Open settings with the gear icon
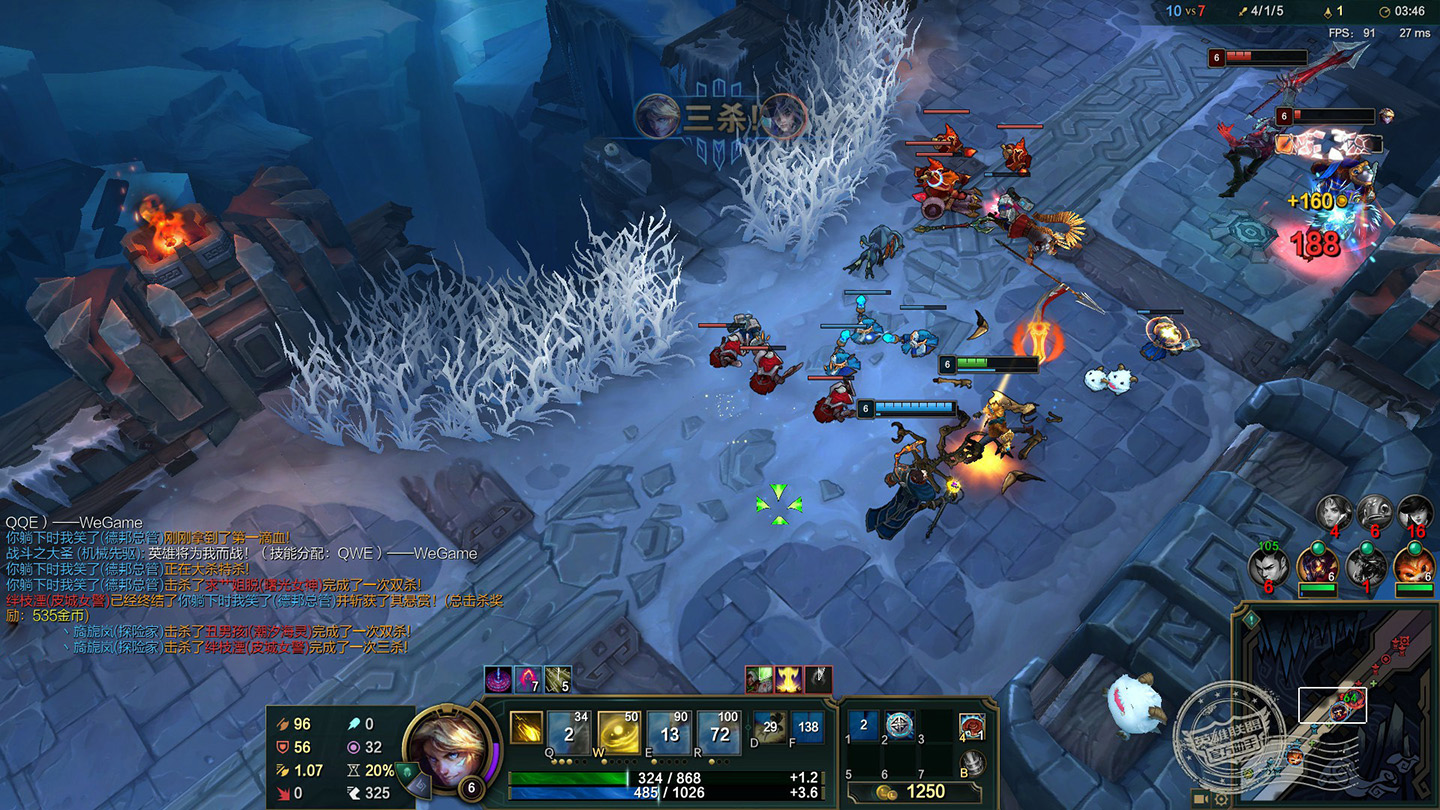1440x810 pixels. pyautogui.click(x=1221, y=799)
